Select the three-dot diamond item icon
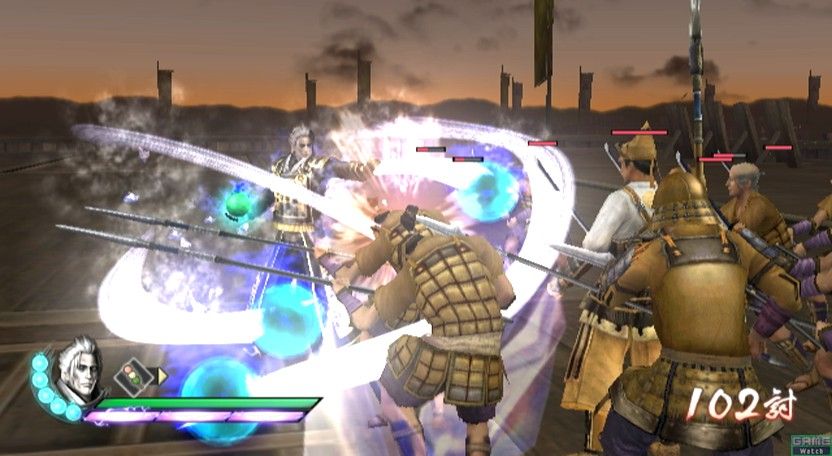The image size is (832, 456). pos(130,377)
